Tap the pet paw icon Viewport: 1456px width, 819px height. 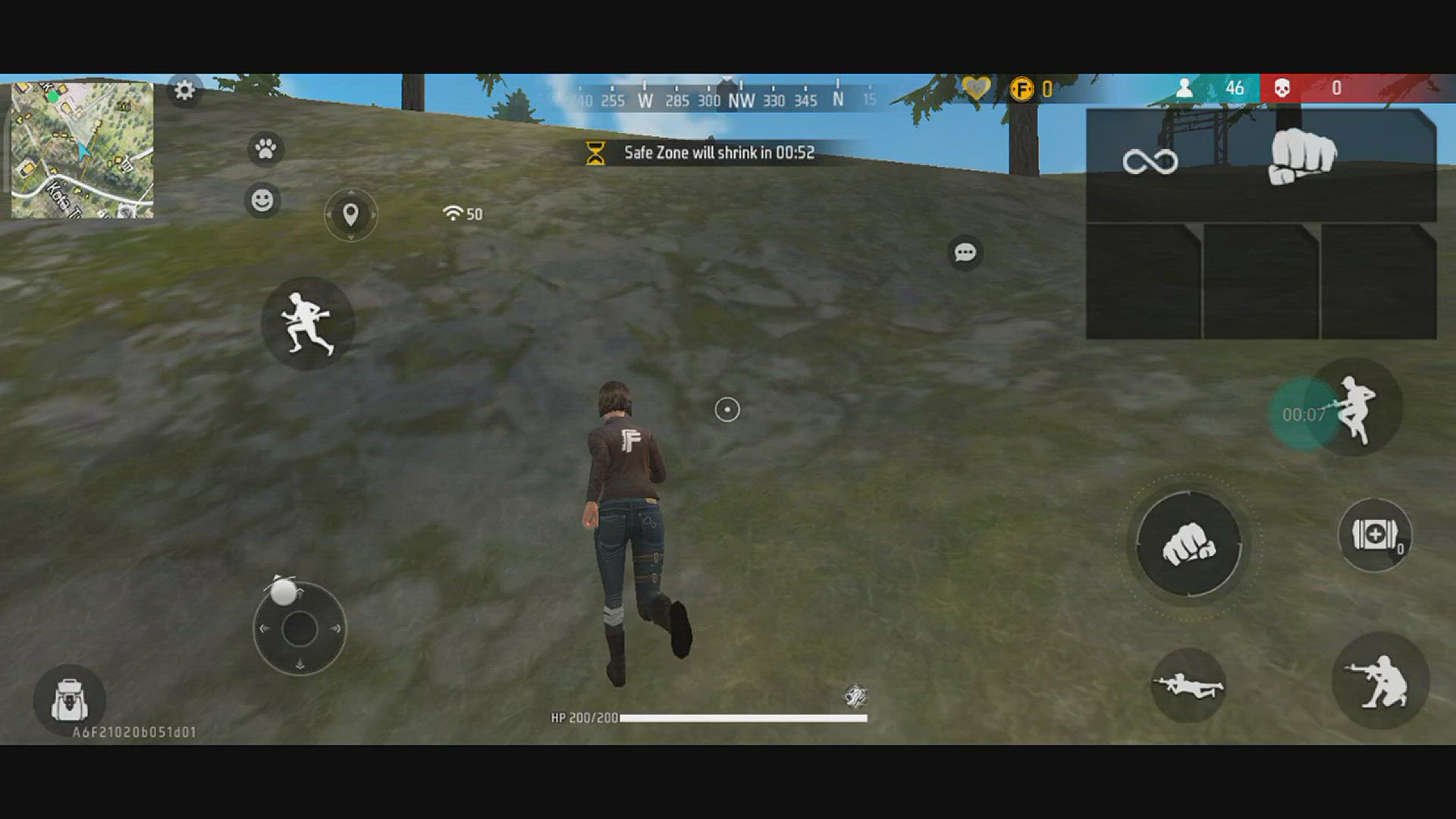coord(265,149)
